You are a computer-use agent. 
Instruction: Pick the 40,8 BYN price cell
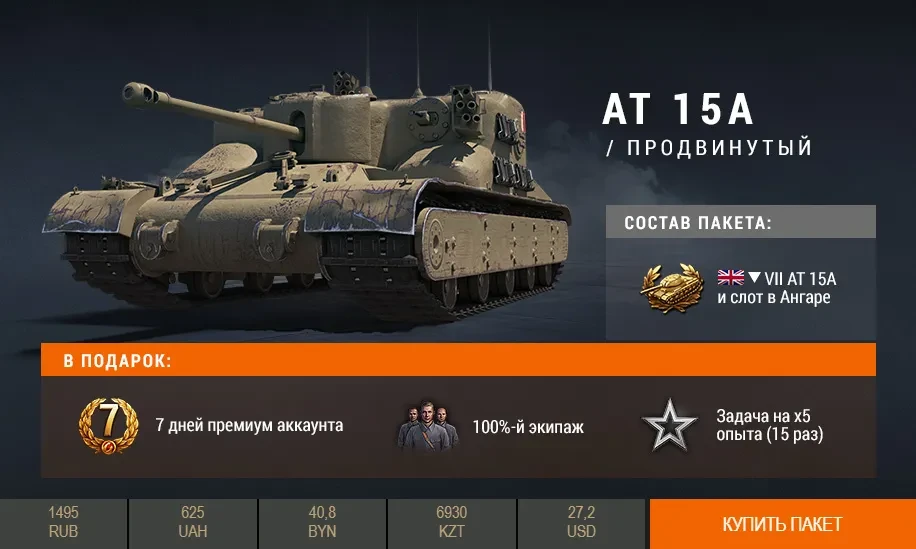pyautogui.click(x=322, y=524)
